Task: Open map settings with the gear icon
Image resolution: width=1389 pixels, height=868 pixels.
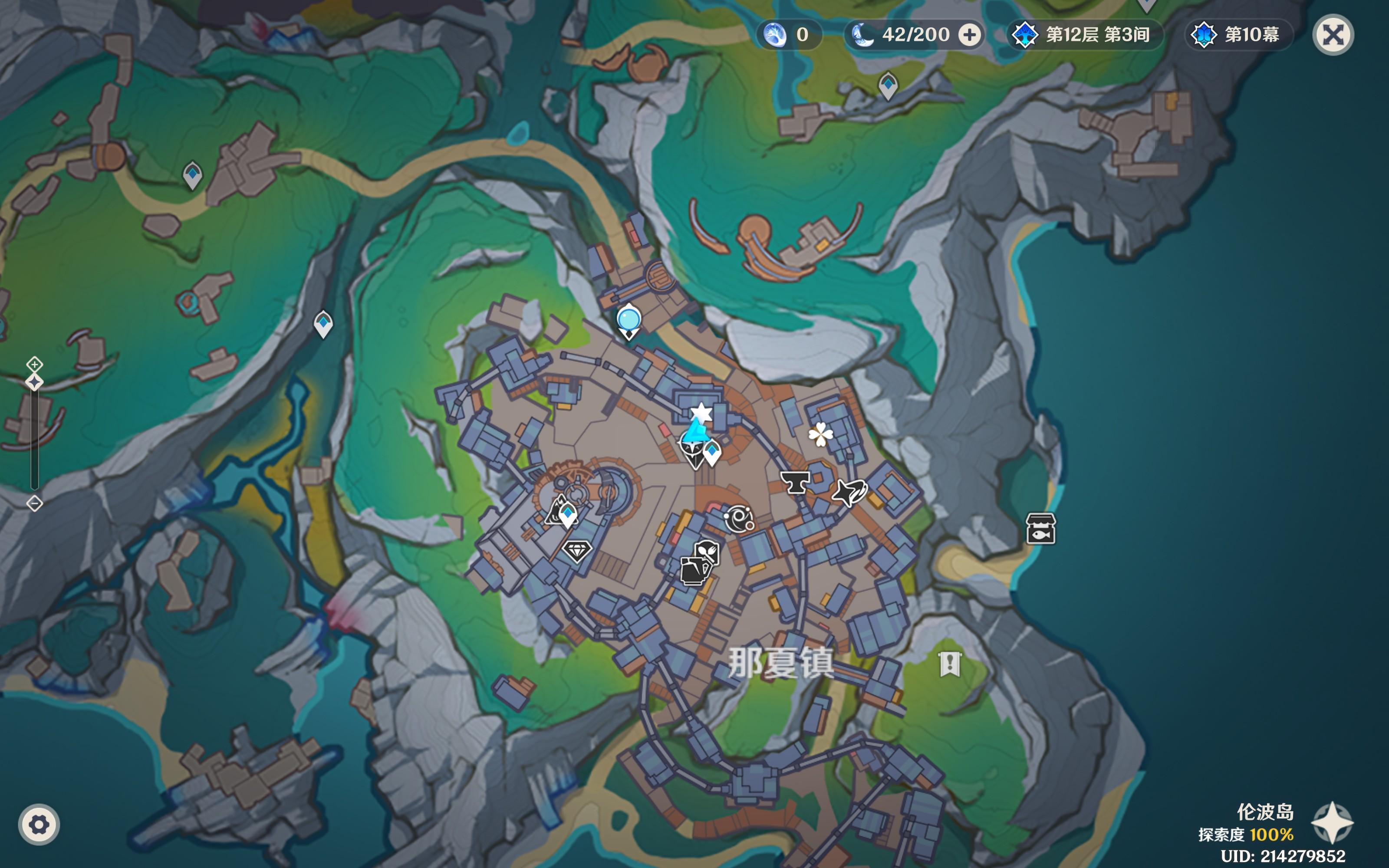Action: click(39, 825)
